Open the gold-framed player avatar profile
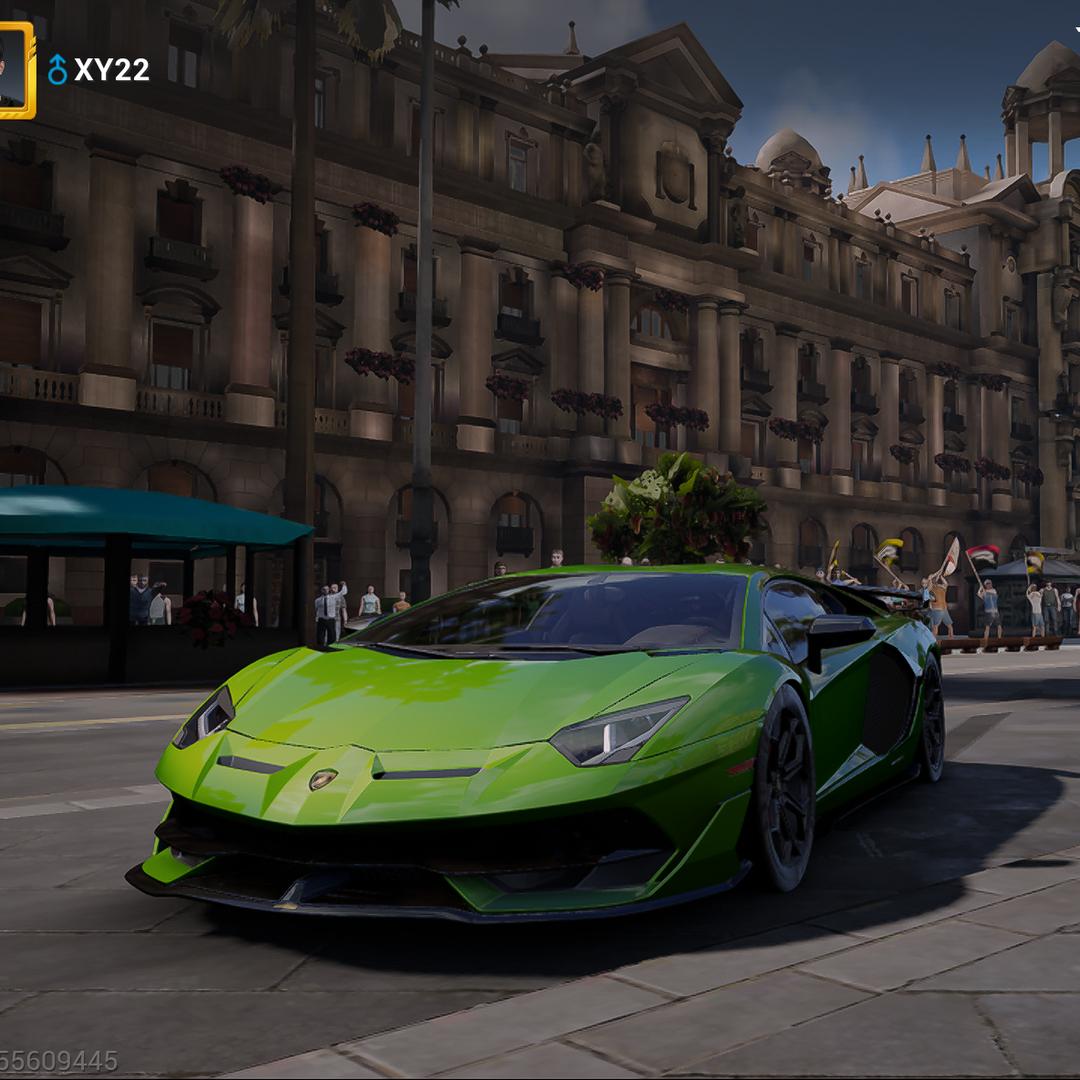 14,70
